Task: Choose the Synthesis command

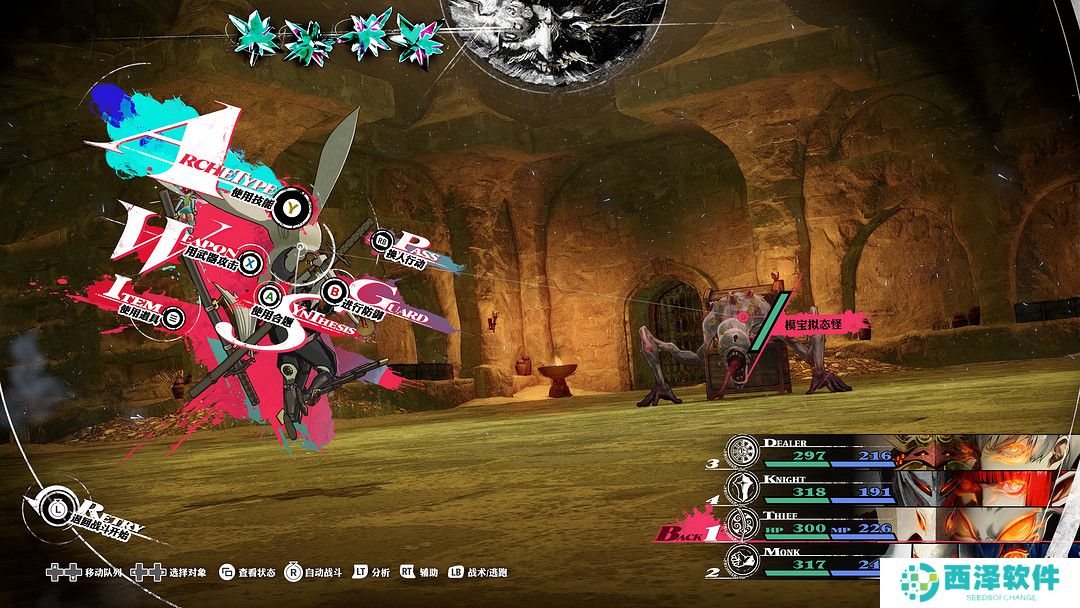Action: click(270, 296)
